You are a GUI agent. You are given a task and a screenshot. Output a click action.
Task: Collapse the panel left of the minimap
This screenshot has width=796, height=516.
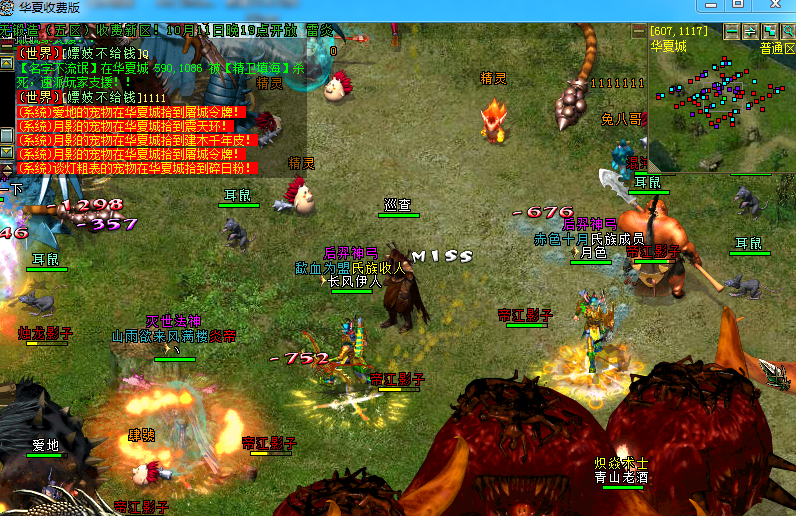click(x=639, y=32)
